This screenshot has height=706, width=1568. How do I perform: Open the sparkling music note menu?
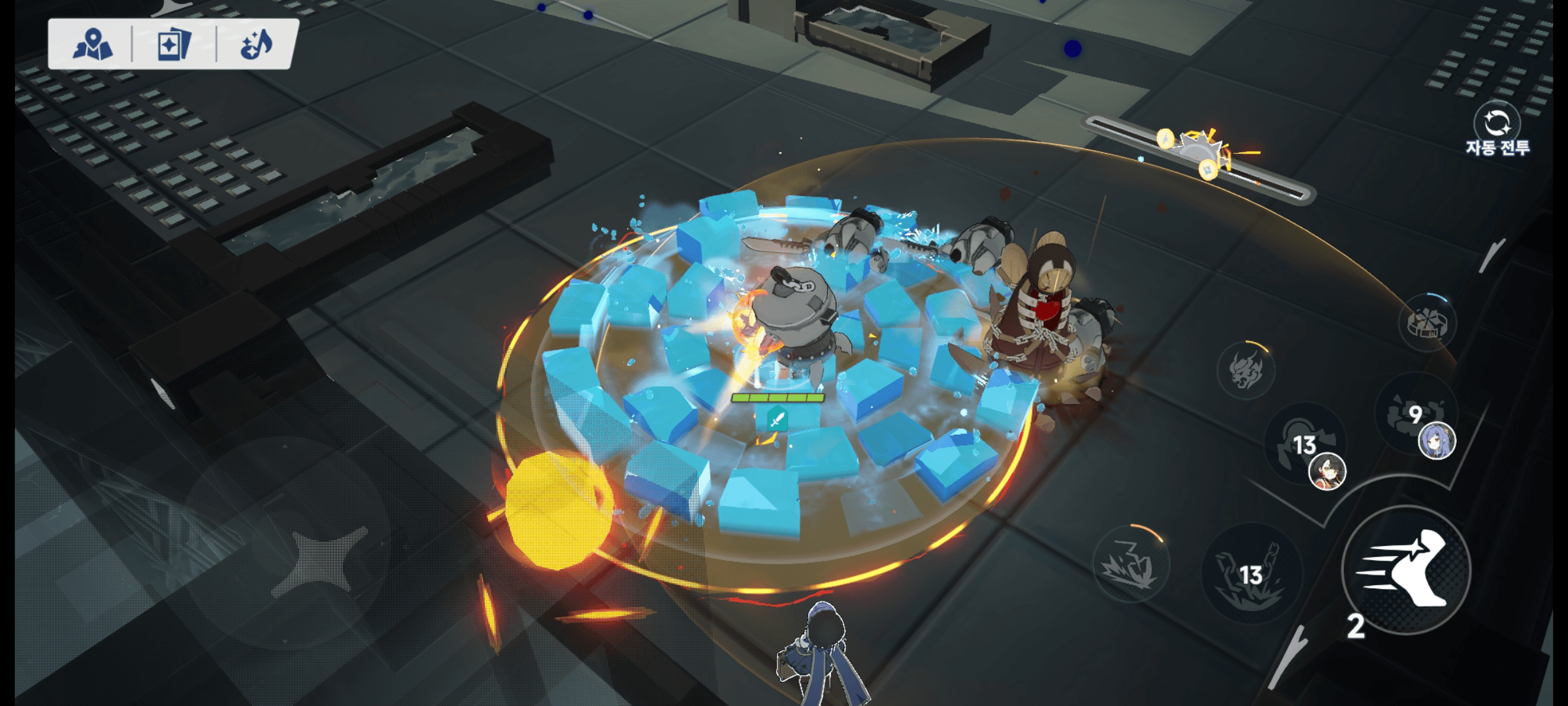pos(256,45)
